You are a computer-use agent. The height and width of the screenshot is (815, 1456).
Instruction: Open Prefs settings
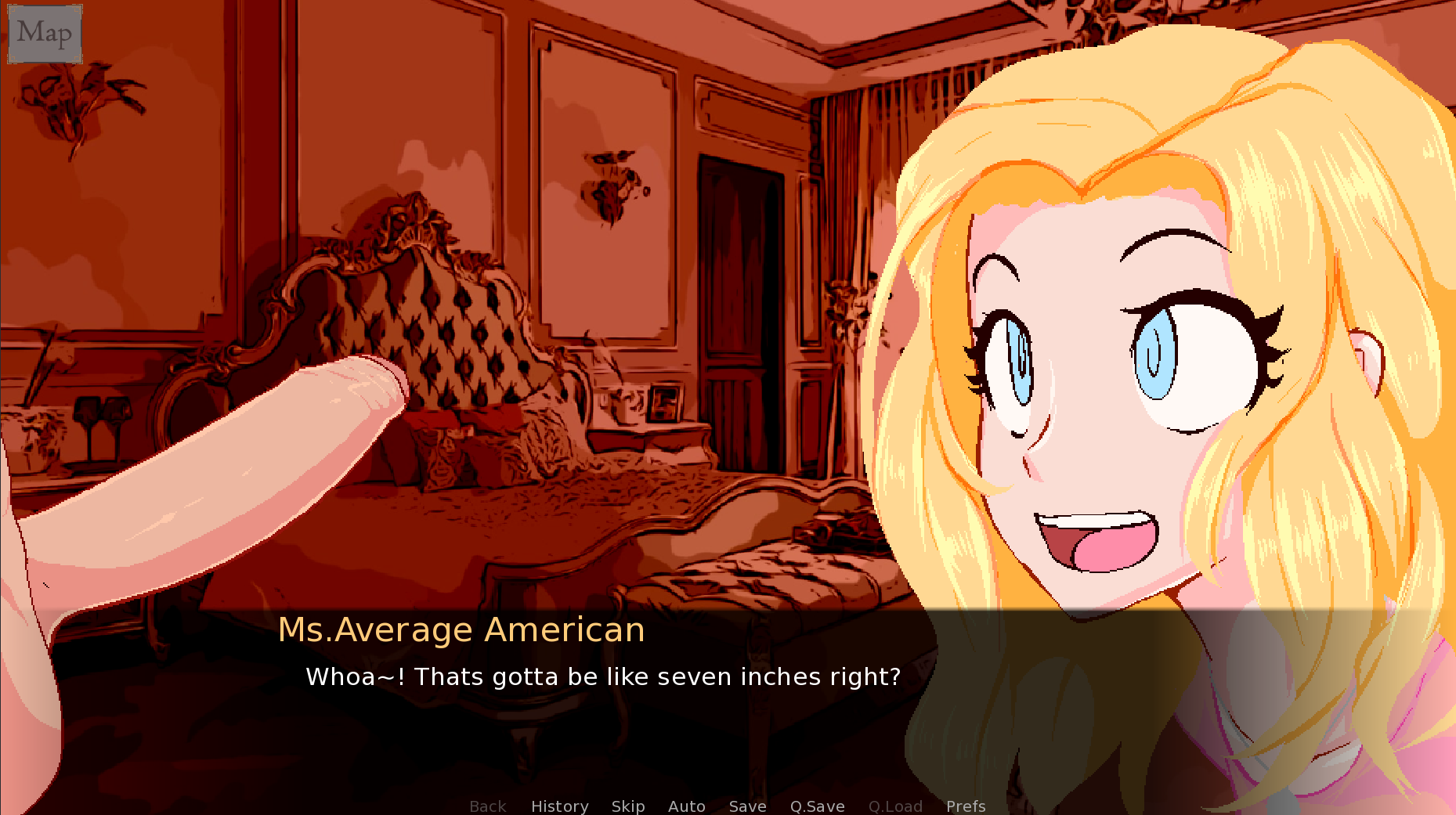tap(966, 806)
